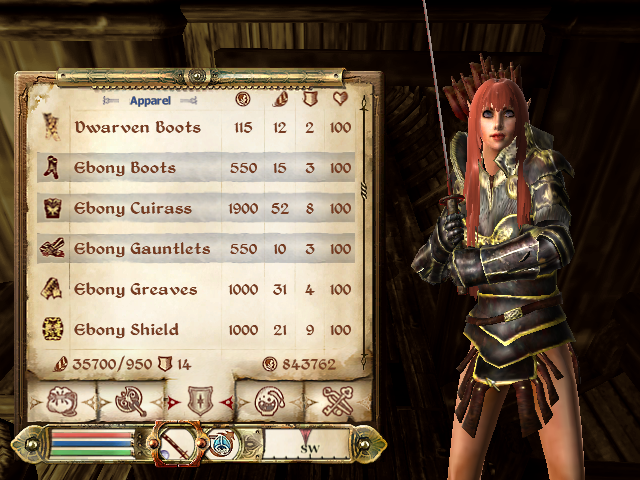
Task: Sort by the heart condition column
Action: point(340,100)
